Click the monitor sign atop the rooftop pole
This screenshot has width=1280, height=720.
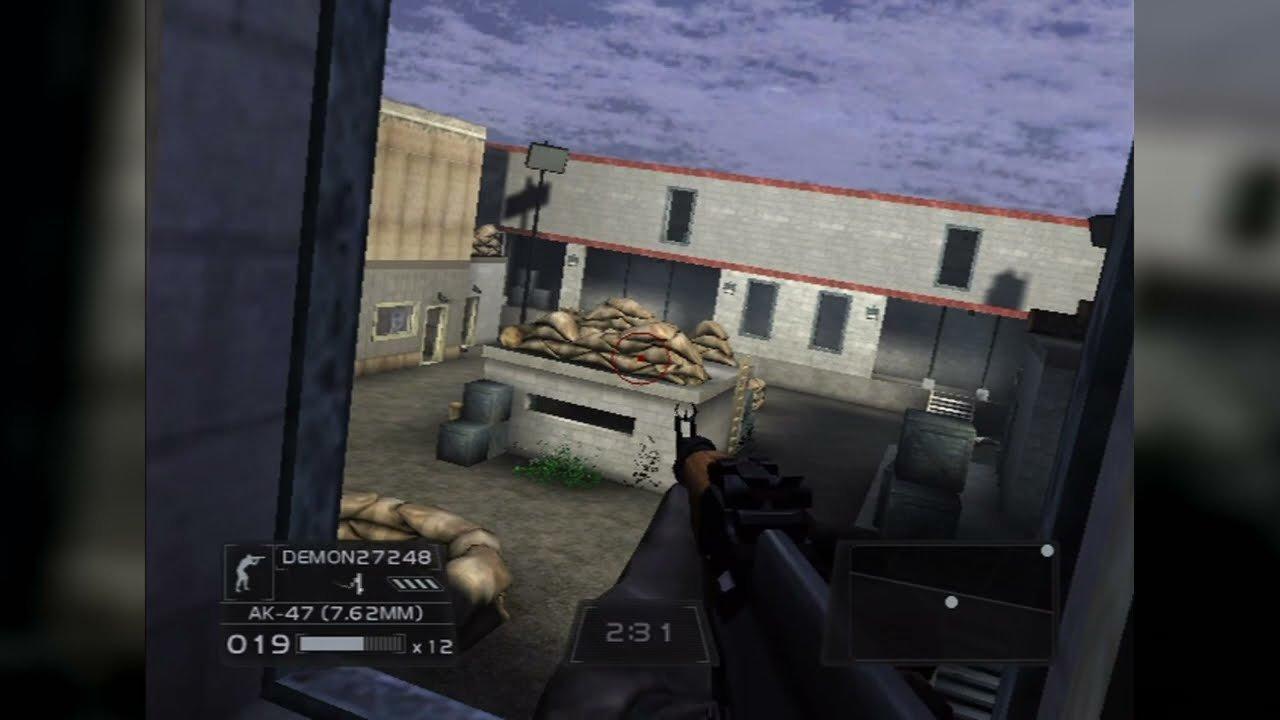[x=545, y=157]
